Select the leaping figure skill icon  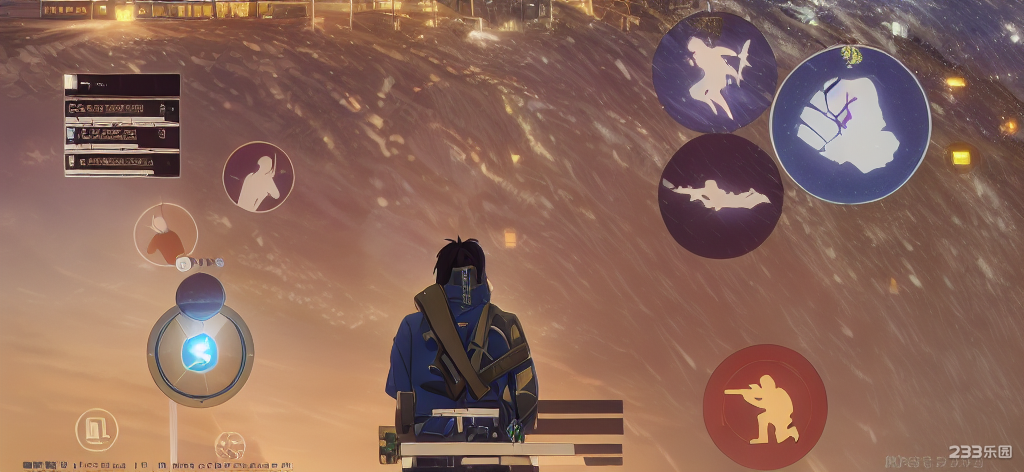714,72
